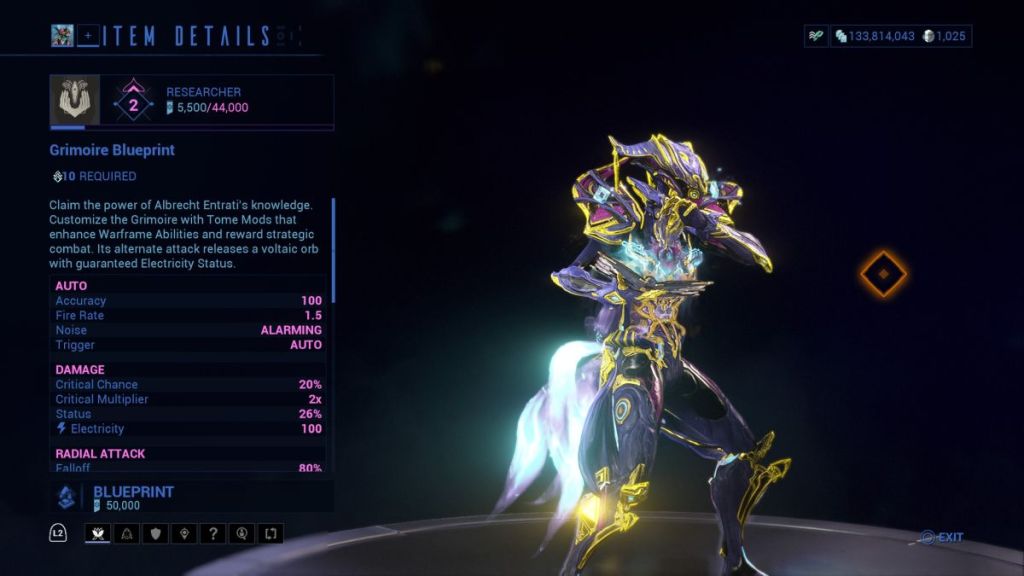Click the item description scrollbar
Viewport: 1024px width, 576px height.
[333, 250]
